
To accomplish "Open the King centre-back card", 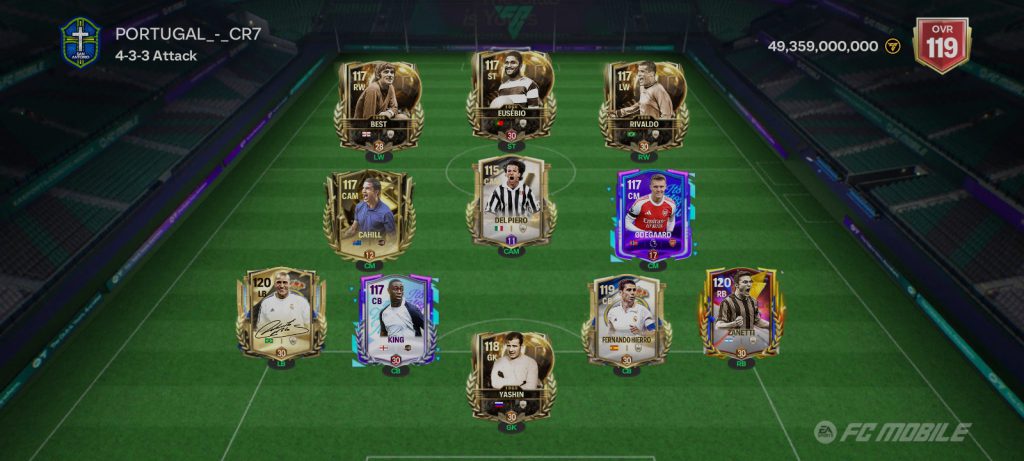I will pos(396,318).
